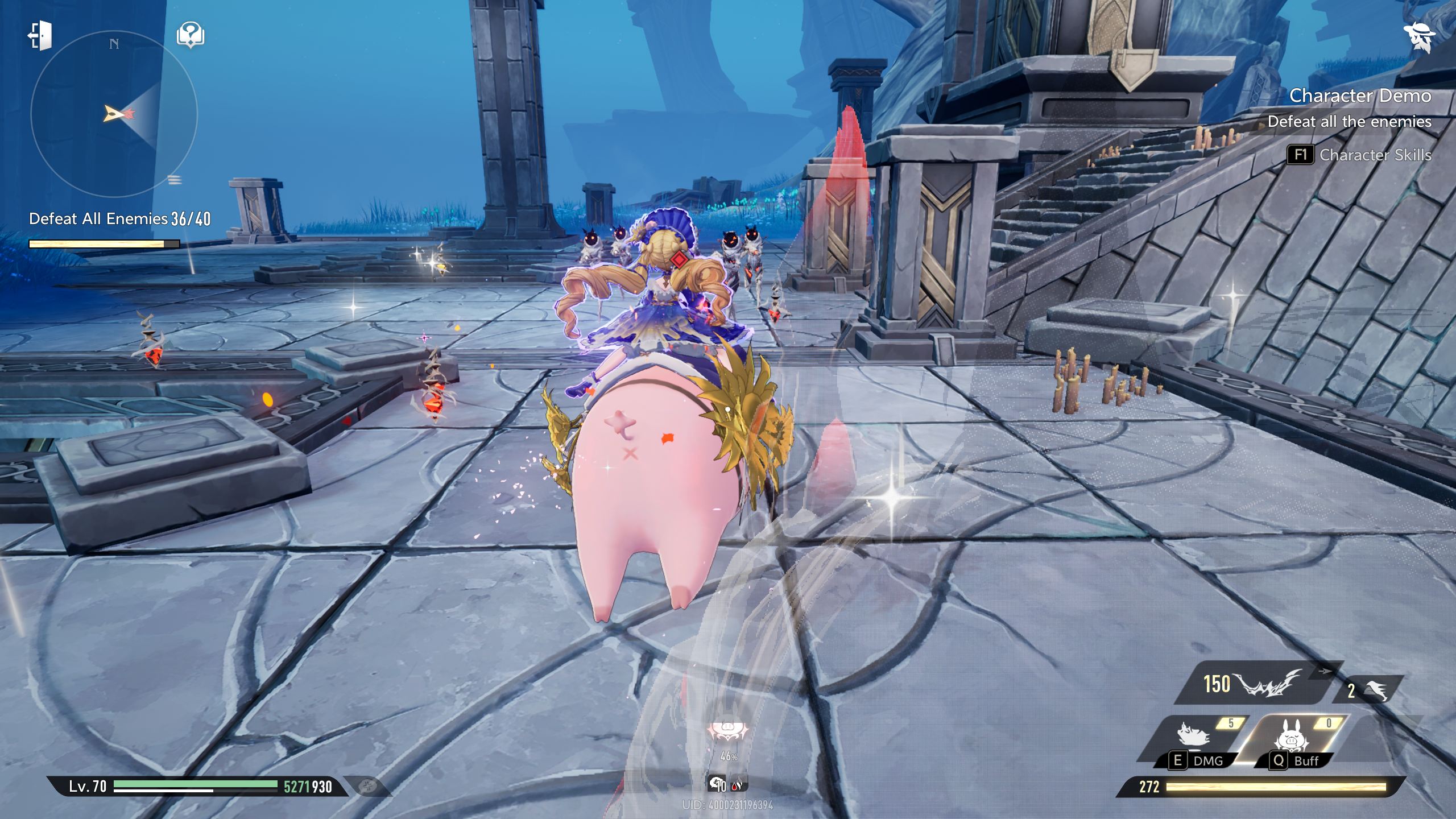Screen dimensions: 1456x819
Task: Open the Character Skills entry
Action: click(x=1359, y=155)
